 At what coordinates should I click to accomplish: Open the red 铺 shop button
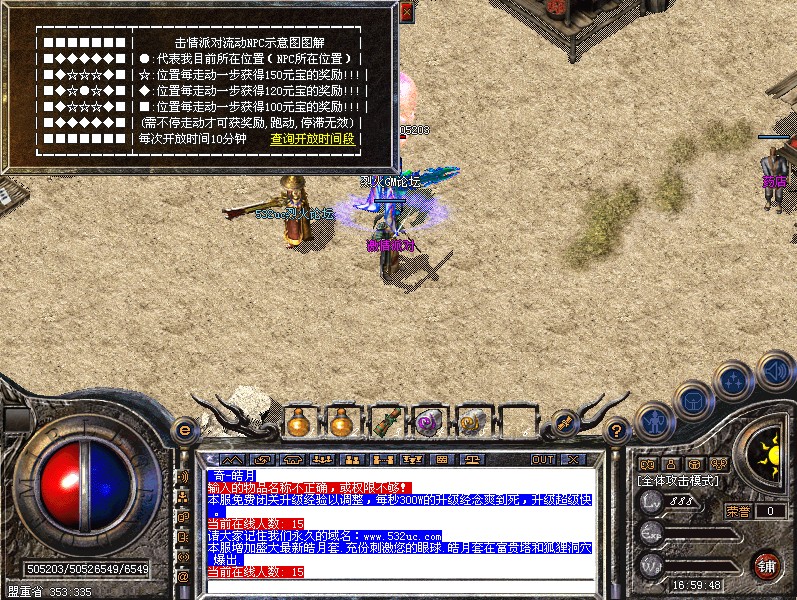pos(767,565)
